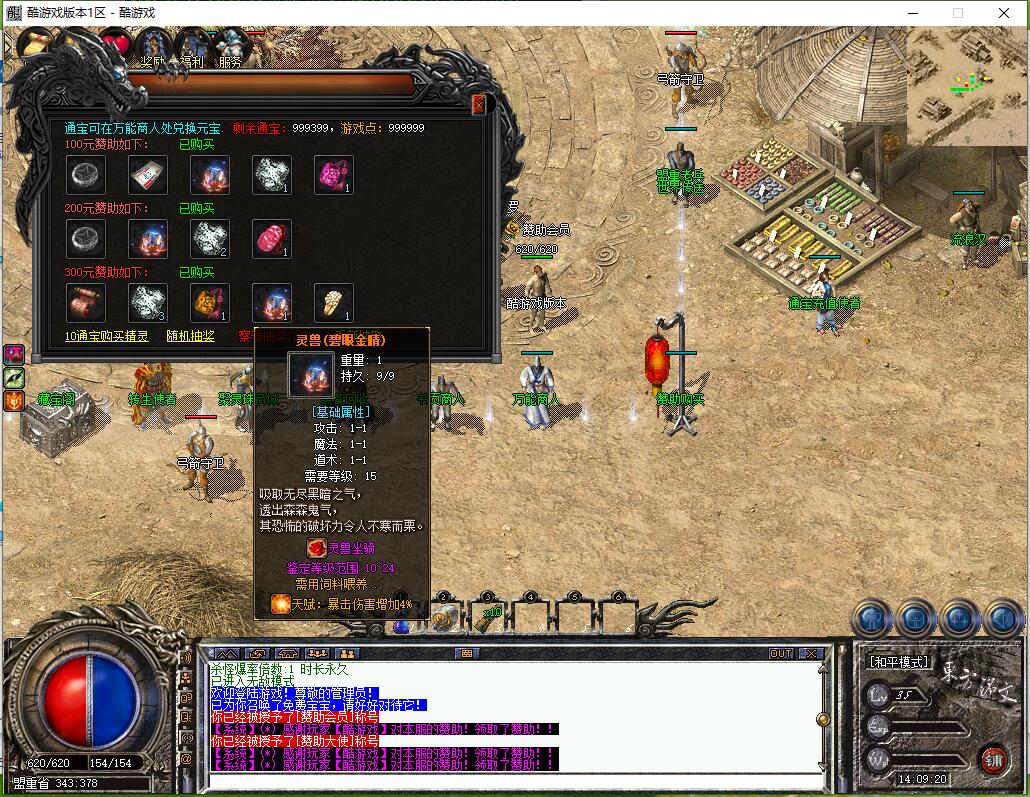
Task: Select the pink pouch in 100元 row
Action: pos(333,175)
